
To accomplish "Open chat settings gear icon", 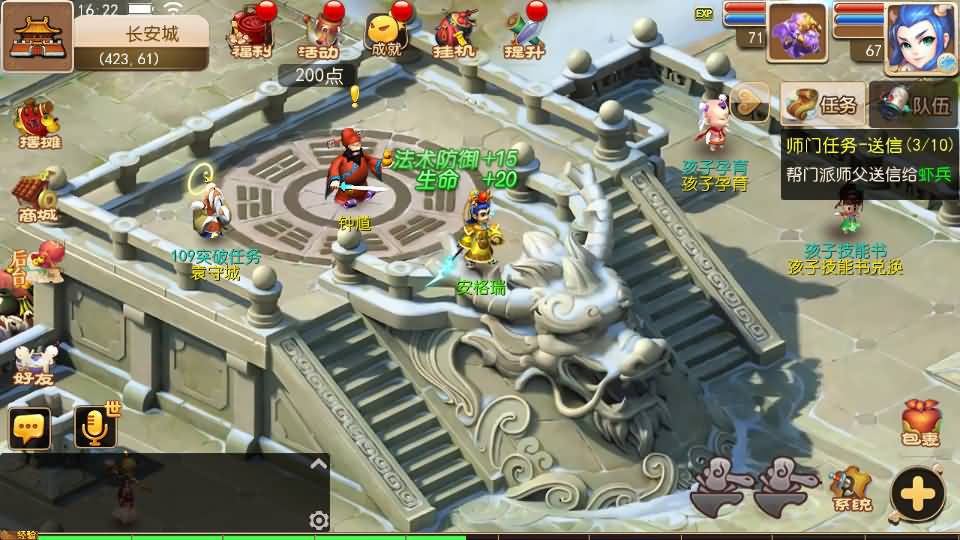I will point(319,520).
